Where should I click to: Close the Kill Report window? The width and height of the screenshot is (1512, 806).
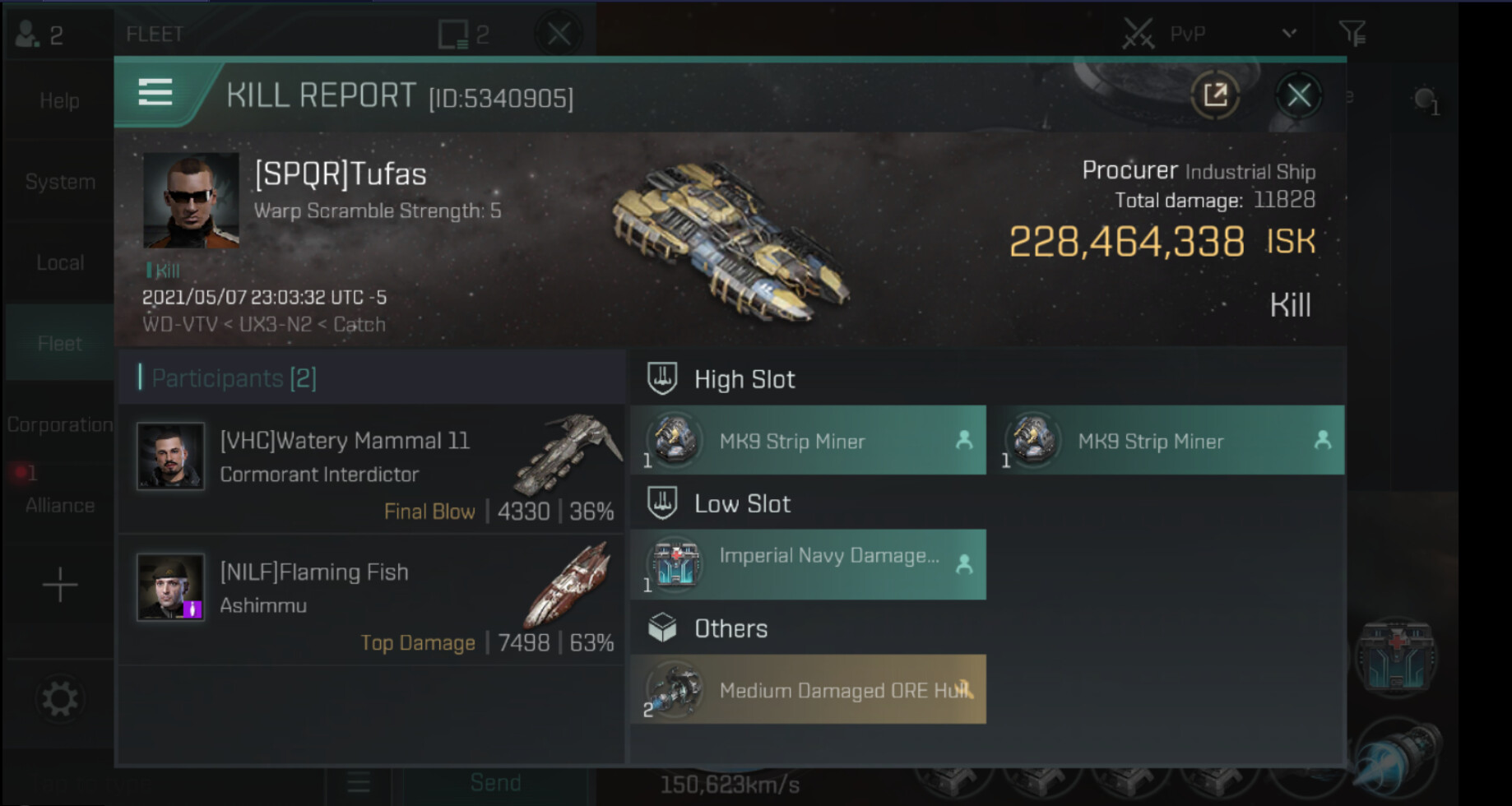(x=1298, y=95)
